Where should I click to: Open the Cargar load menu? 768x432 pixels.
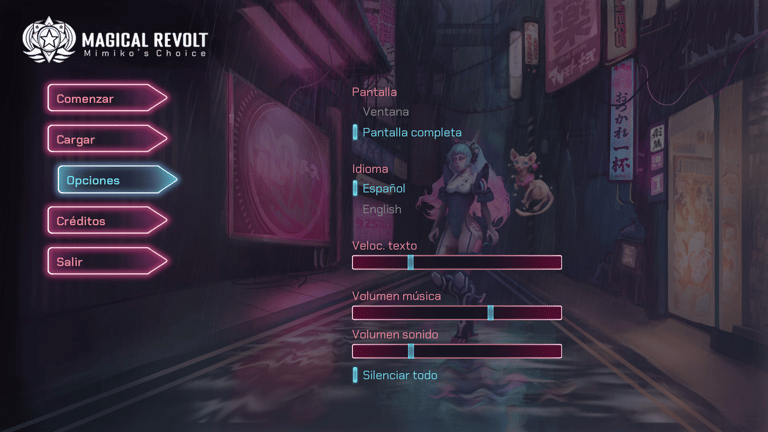point(104,139)
